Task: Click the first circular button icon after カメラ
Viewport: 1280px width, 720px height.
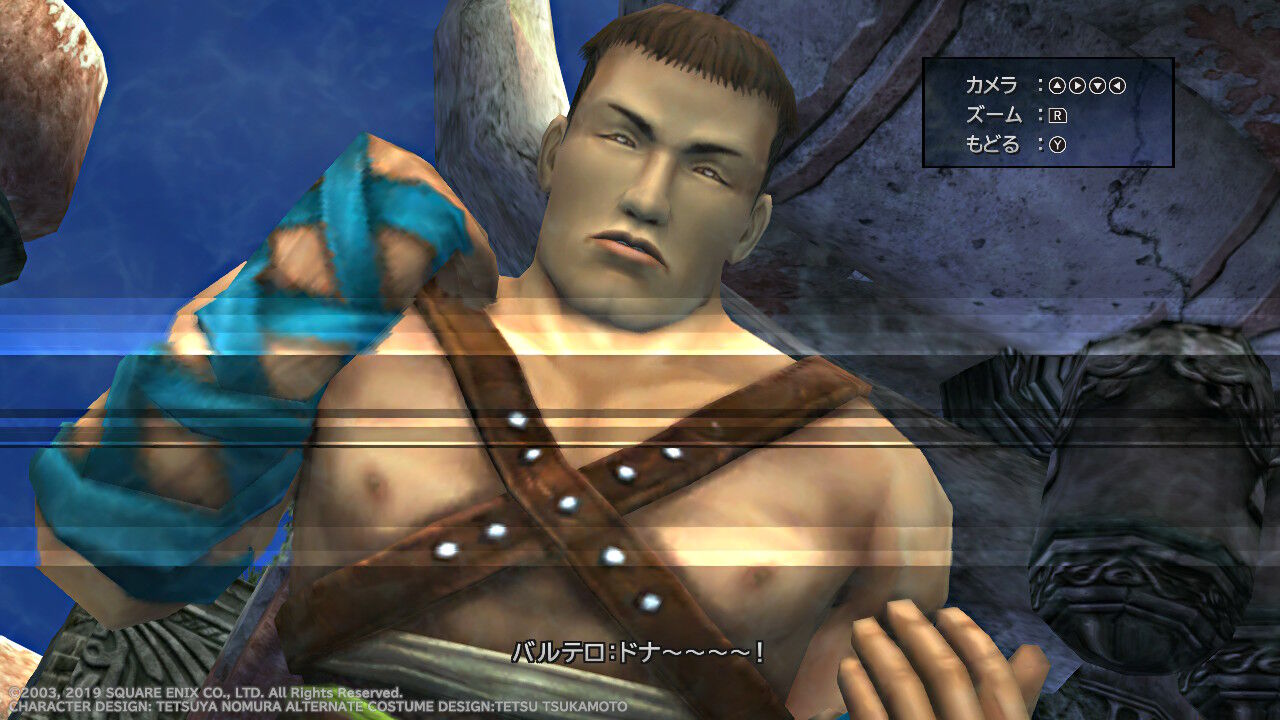Action: (x=1058, y=85)
